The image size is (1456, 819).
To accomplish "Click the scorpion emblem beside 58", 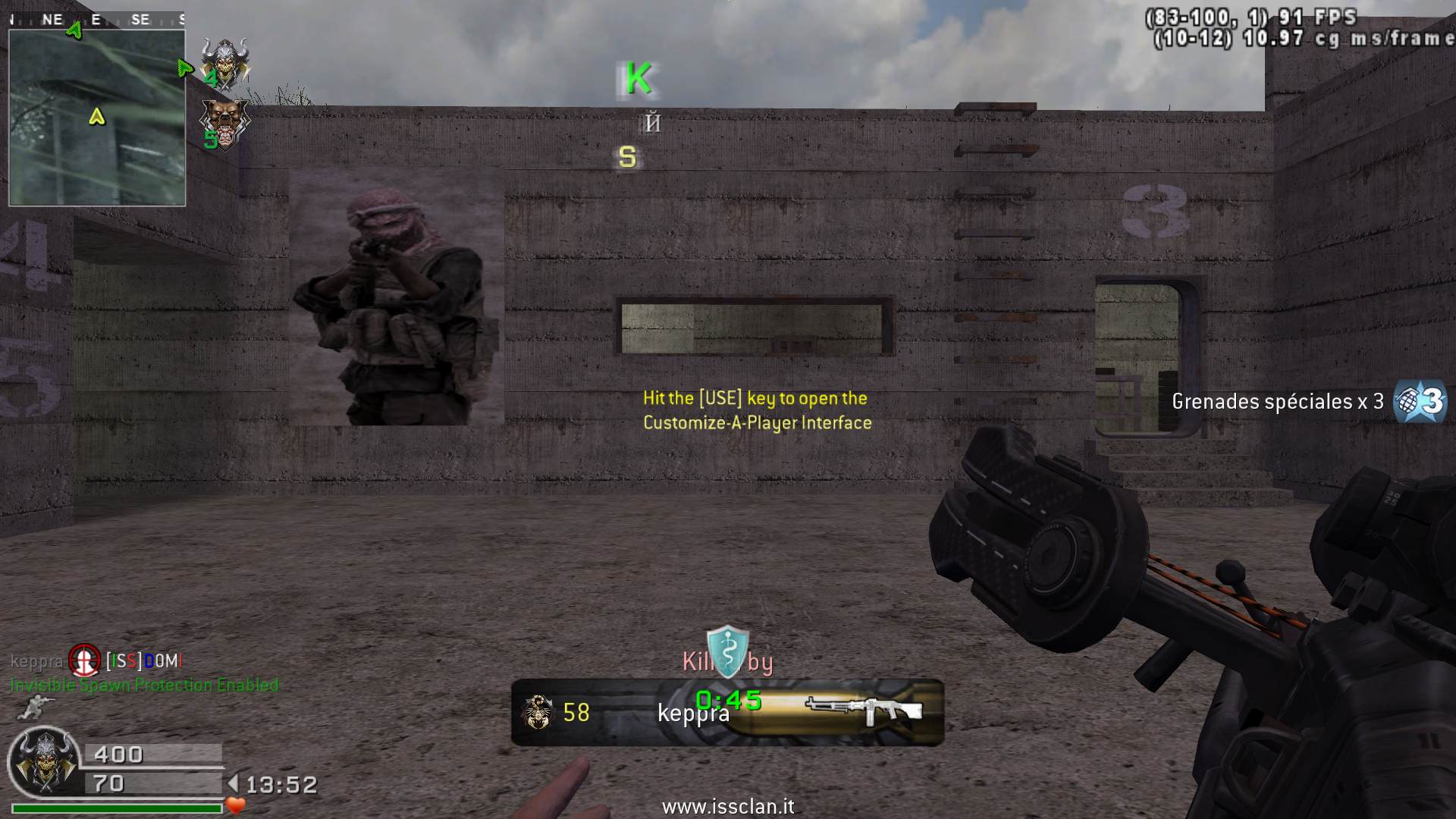I will (x=538, y=712).
